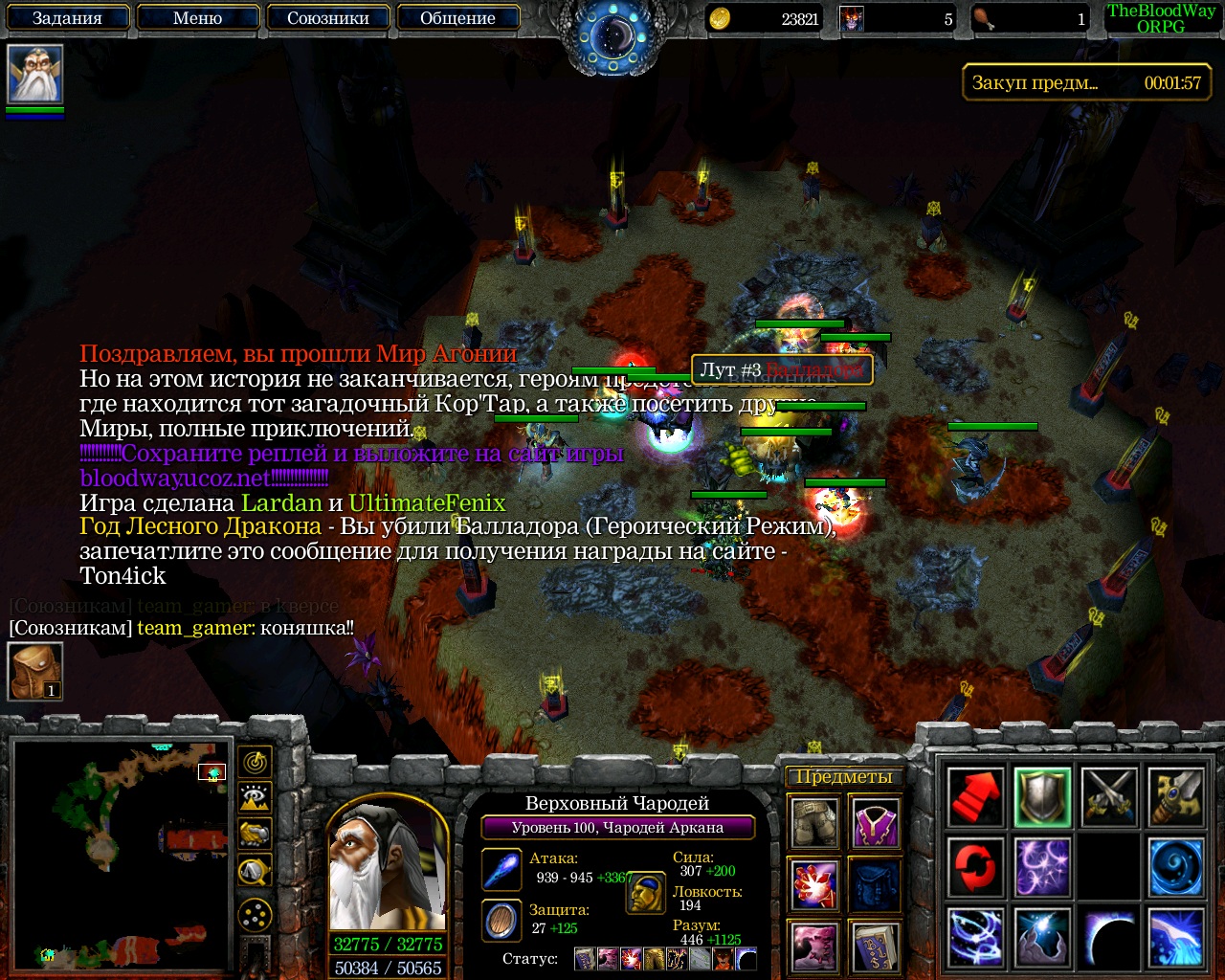
Task: Open the Меню game menu
Action: tap(198, 18)
